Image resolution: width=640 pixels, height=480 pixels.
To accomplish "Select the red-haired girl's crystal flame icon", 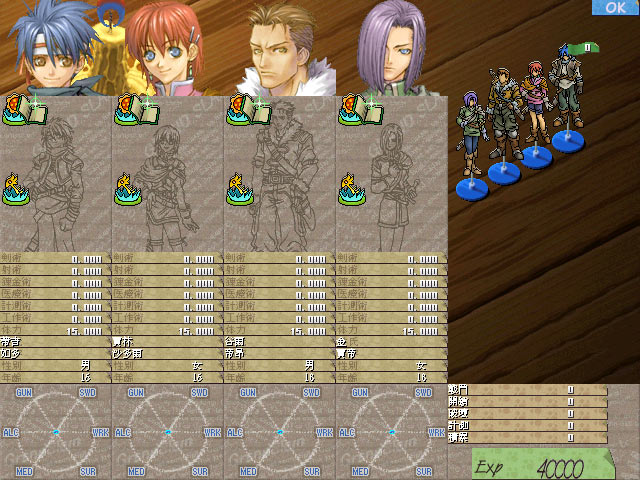I will tap(128, 189).
